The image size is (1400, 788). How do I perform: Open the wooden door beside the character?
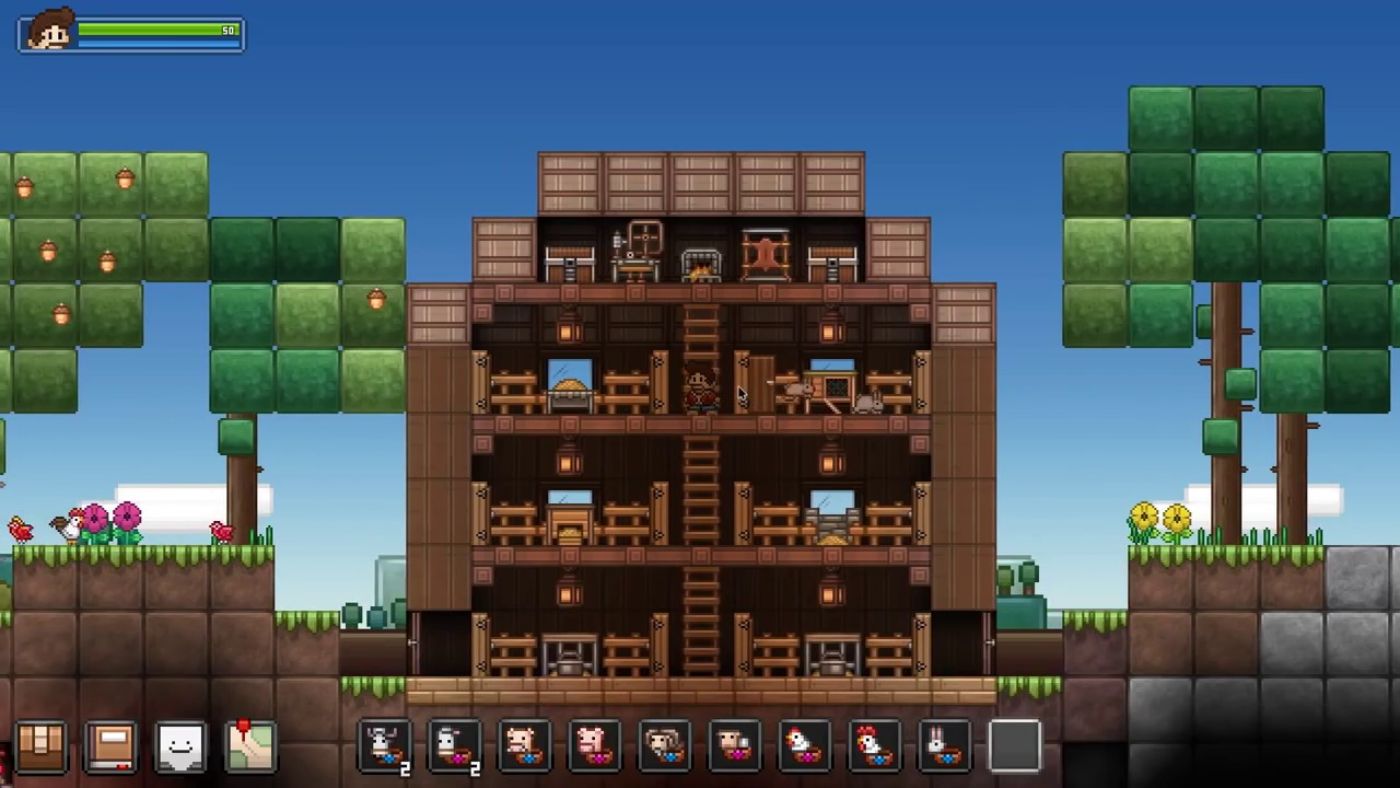(x=765, y=383)
